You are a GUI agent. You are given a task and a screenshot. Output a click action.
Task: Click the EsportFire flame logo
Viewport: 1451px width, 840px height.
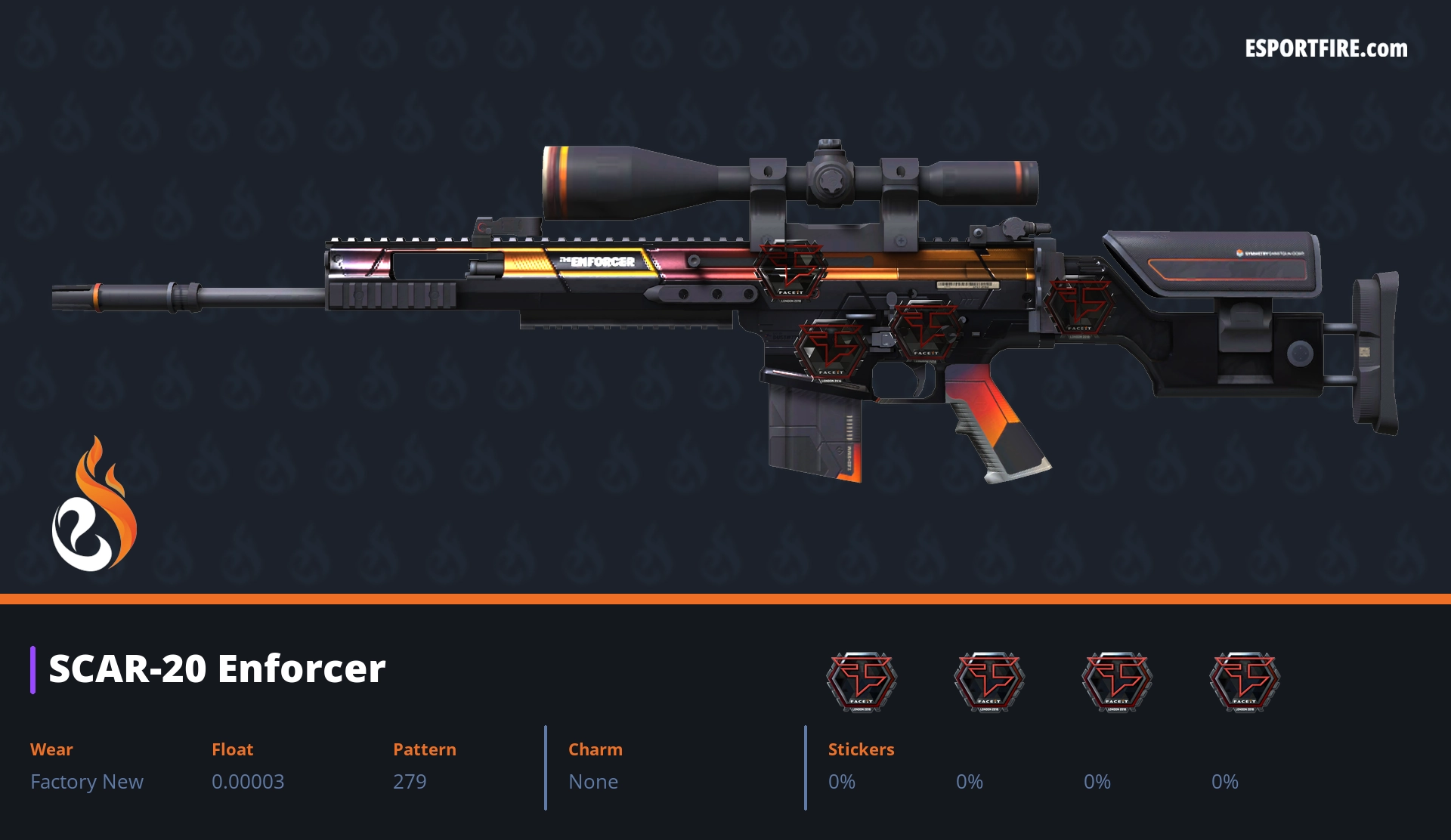point(94,505)
